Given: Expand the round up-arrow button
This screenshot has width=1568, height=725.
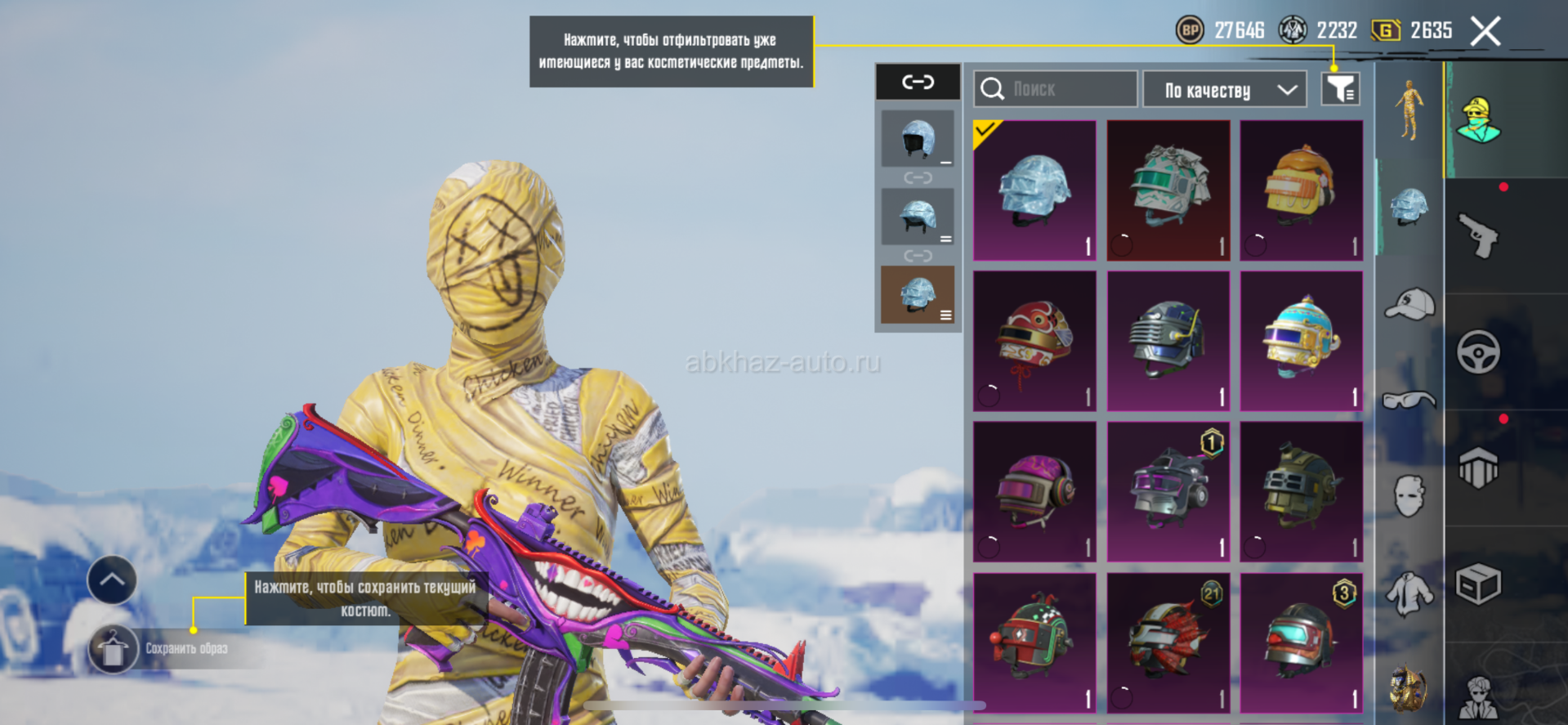Looking at the screenshot, I should tap(112, 580).
